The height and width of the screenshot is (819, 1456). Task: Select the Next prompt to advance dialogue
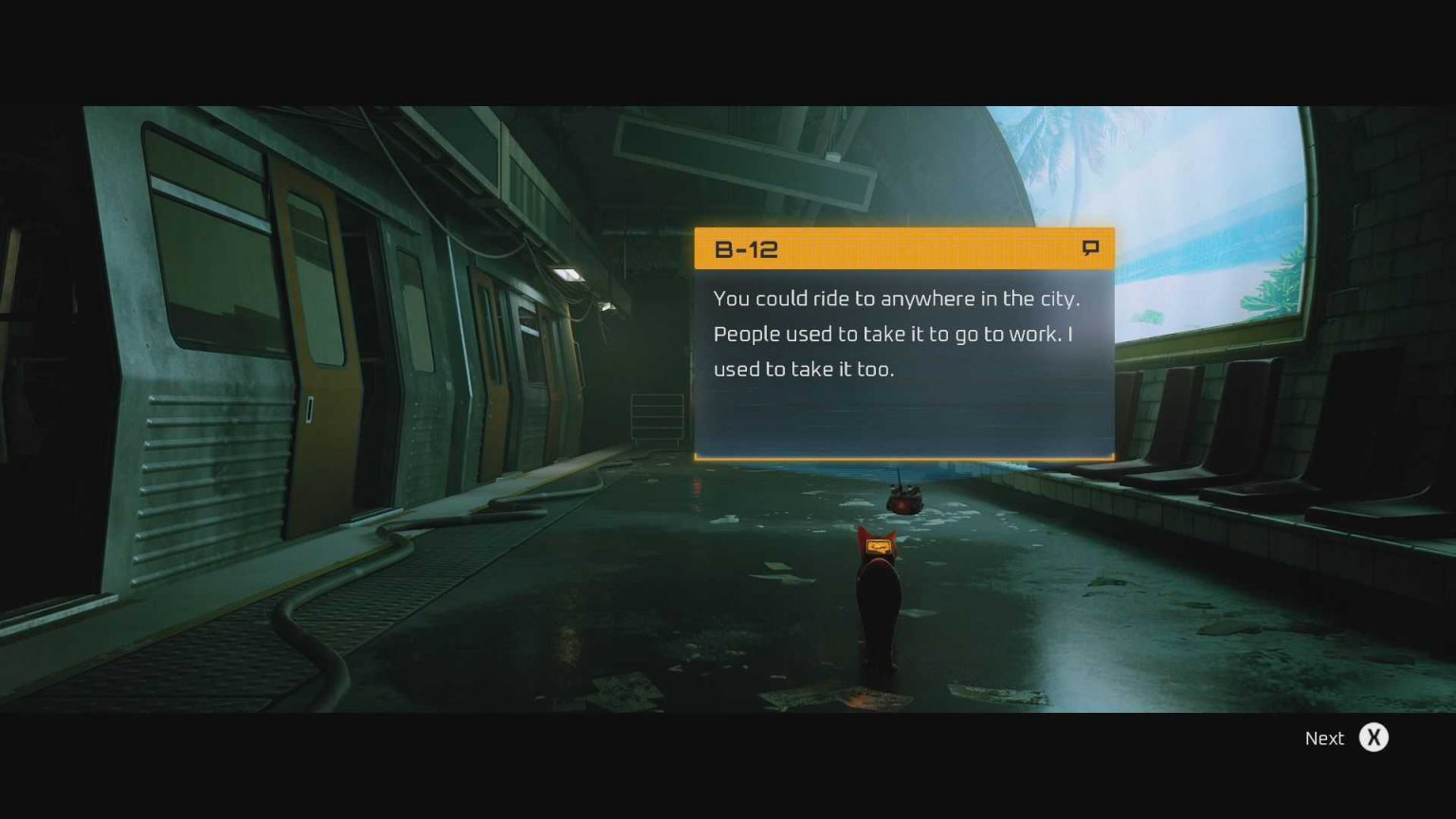pos(1324,737)
